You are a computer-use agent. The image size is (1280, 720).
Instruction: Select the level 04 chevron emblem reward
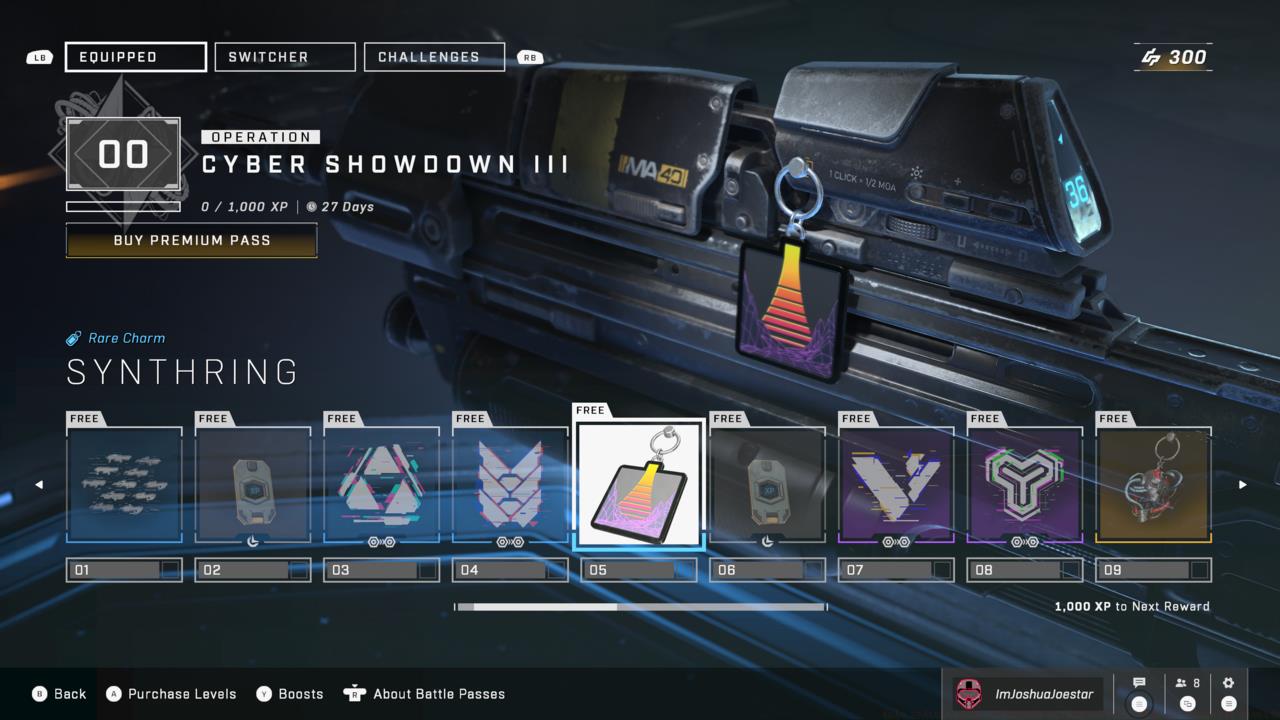[x=511, y=485]
